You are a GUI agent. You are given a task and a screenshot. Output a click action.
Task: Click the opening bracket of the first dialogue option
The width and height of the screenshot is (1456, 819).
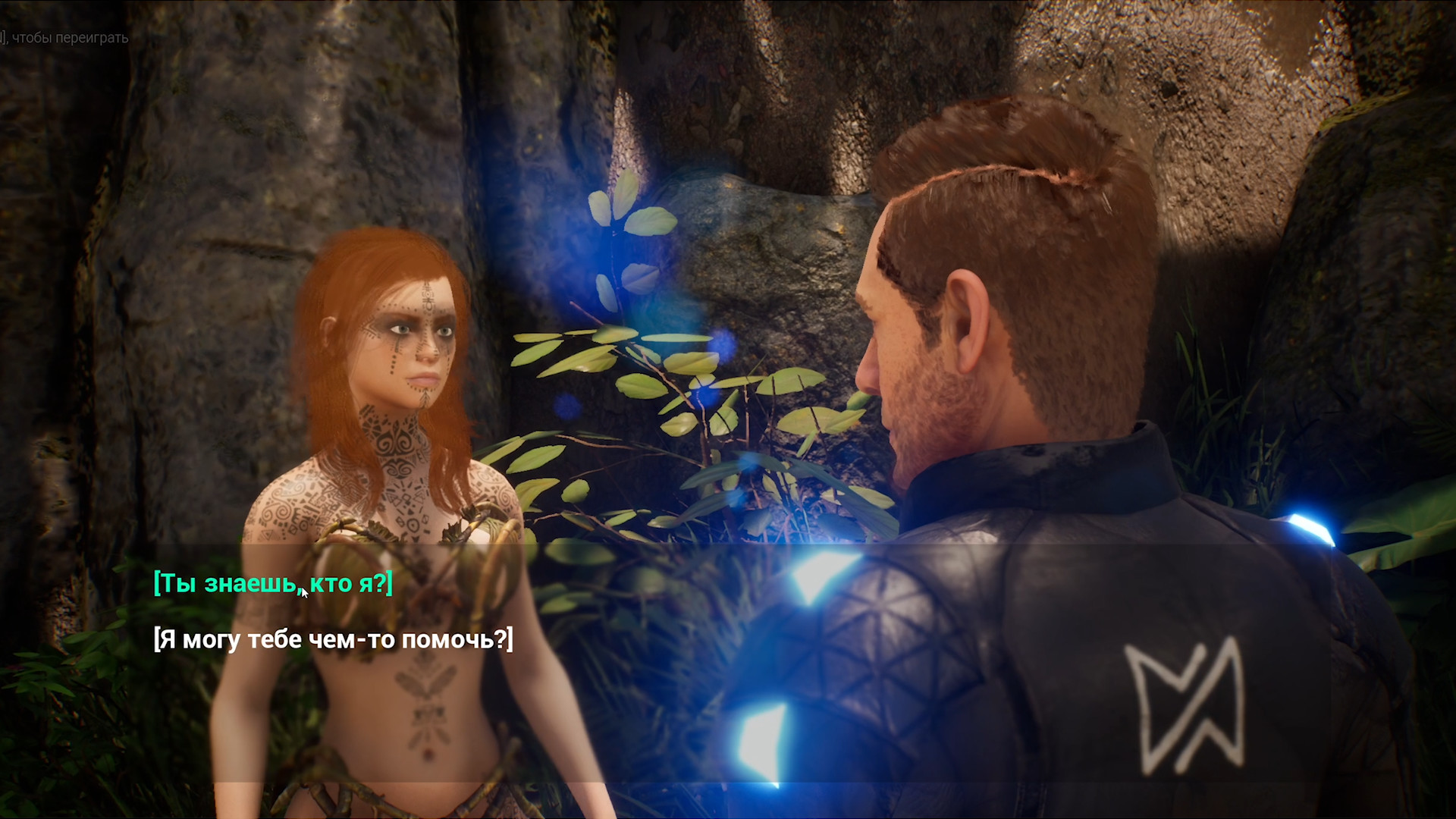point(157,584)
